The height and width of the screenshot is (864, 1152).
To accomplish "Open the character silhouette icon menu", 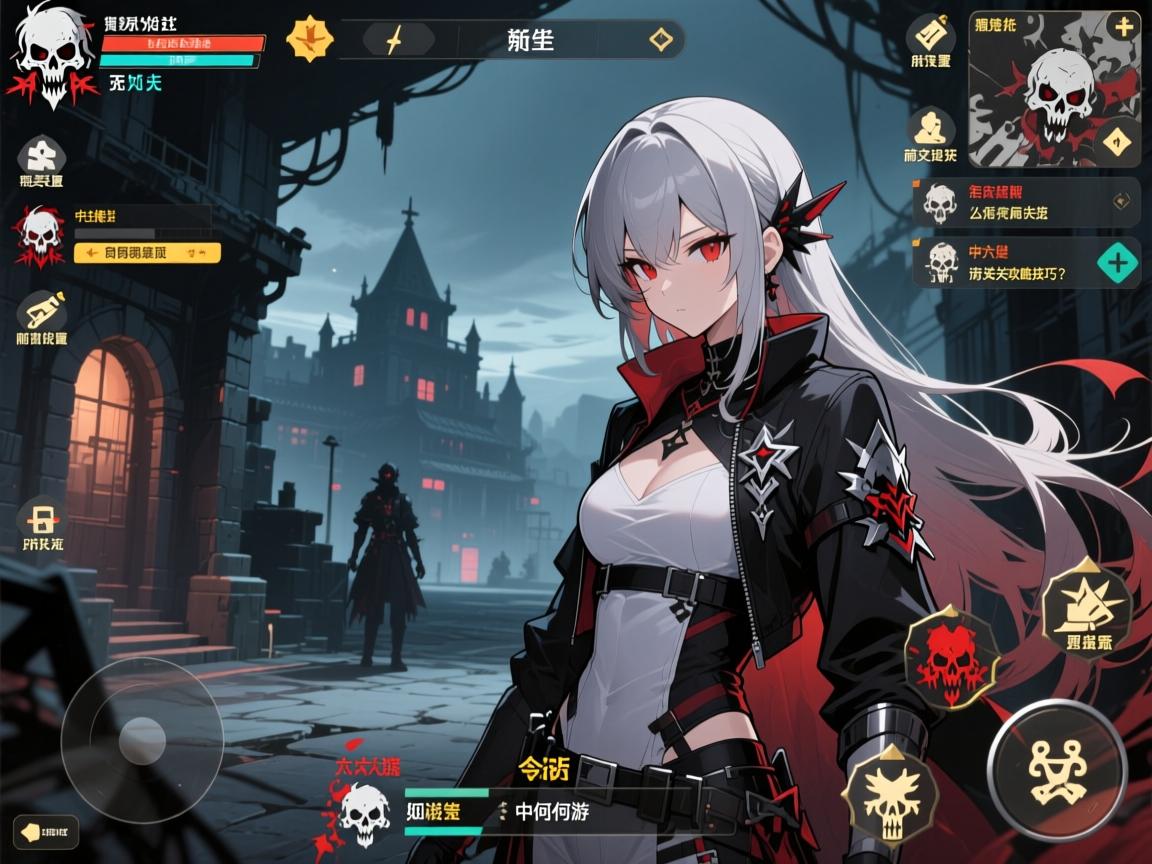I will [x=931, y=128].
